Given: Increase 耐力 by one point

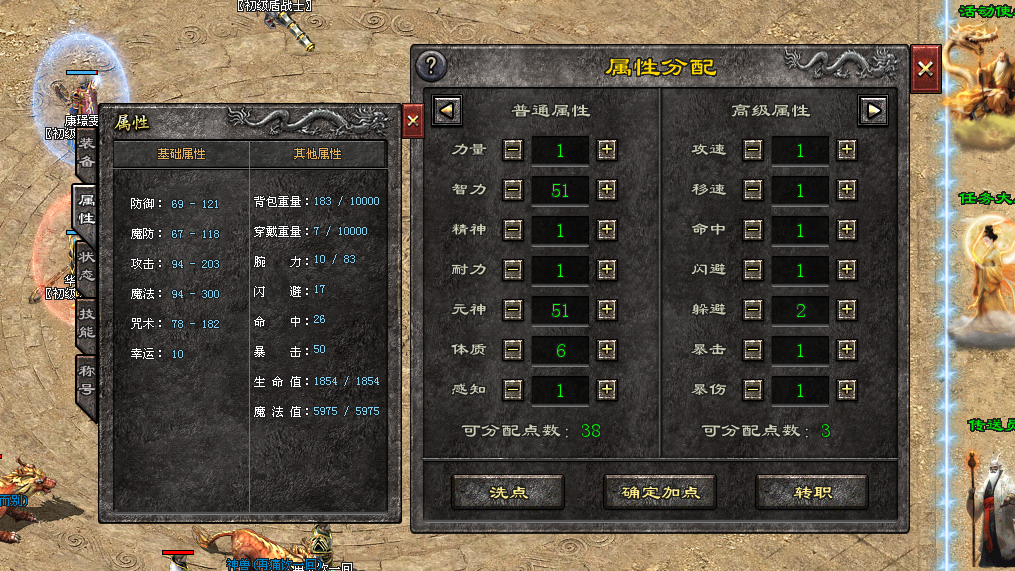Looking at the screenshot, I should pyautogui.click(x=607, y=270).
